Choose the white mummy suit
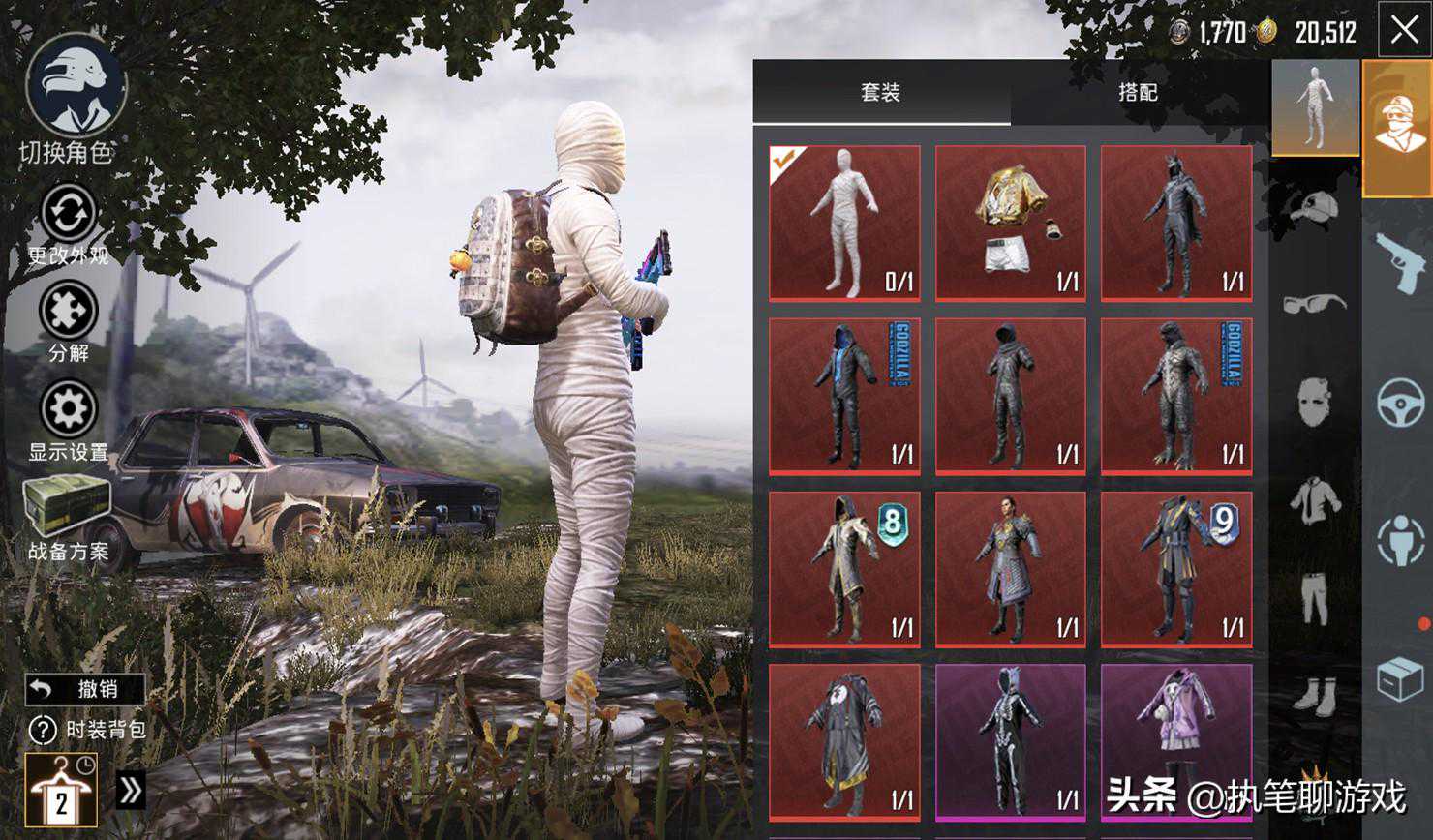The height and width of the screenshot is (840, 1433). click(844, 223)
